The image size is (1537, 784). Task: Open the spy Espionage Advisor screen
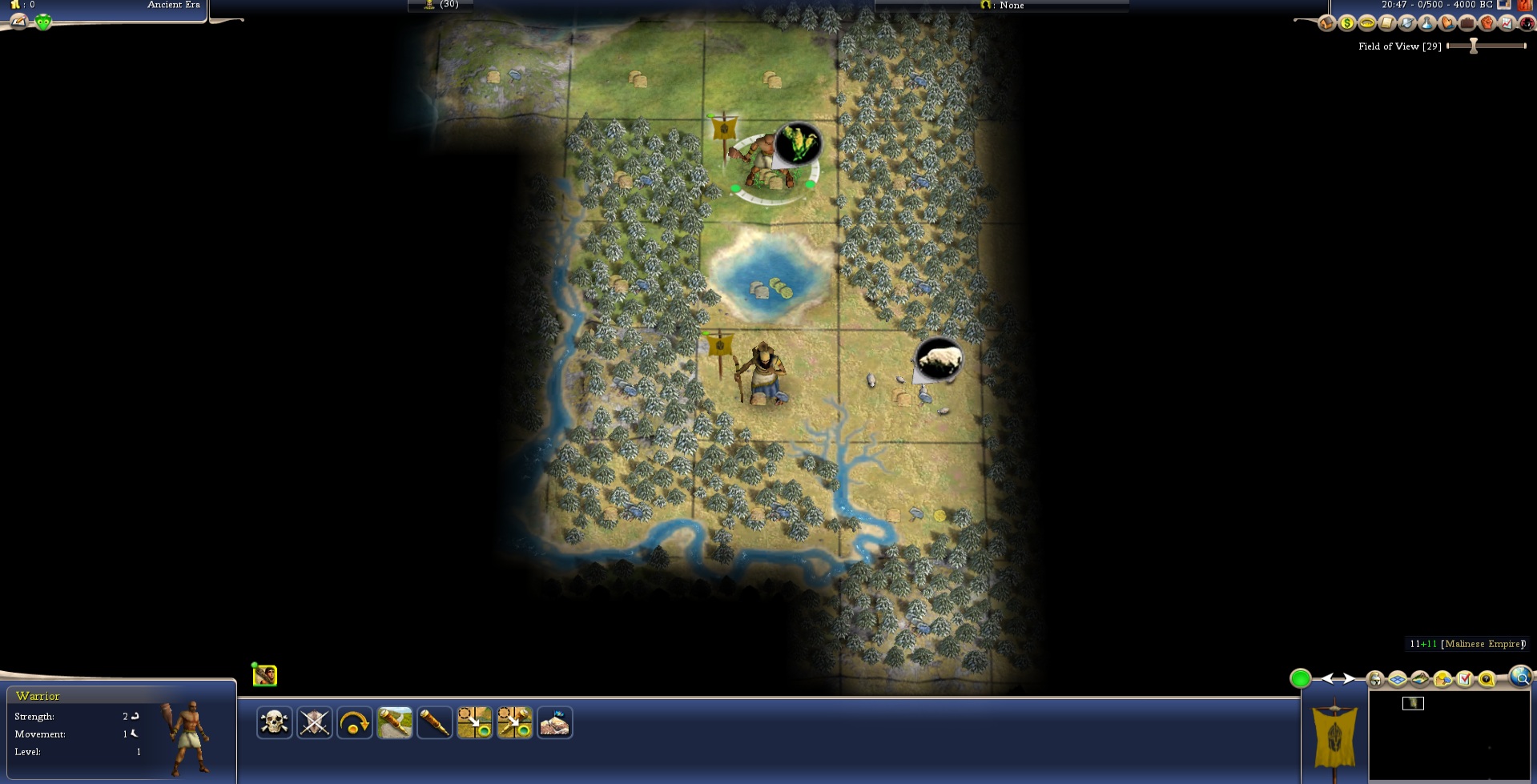[x=1526, y=23]
